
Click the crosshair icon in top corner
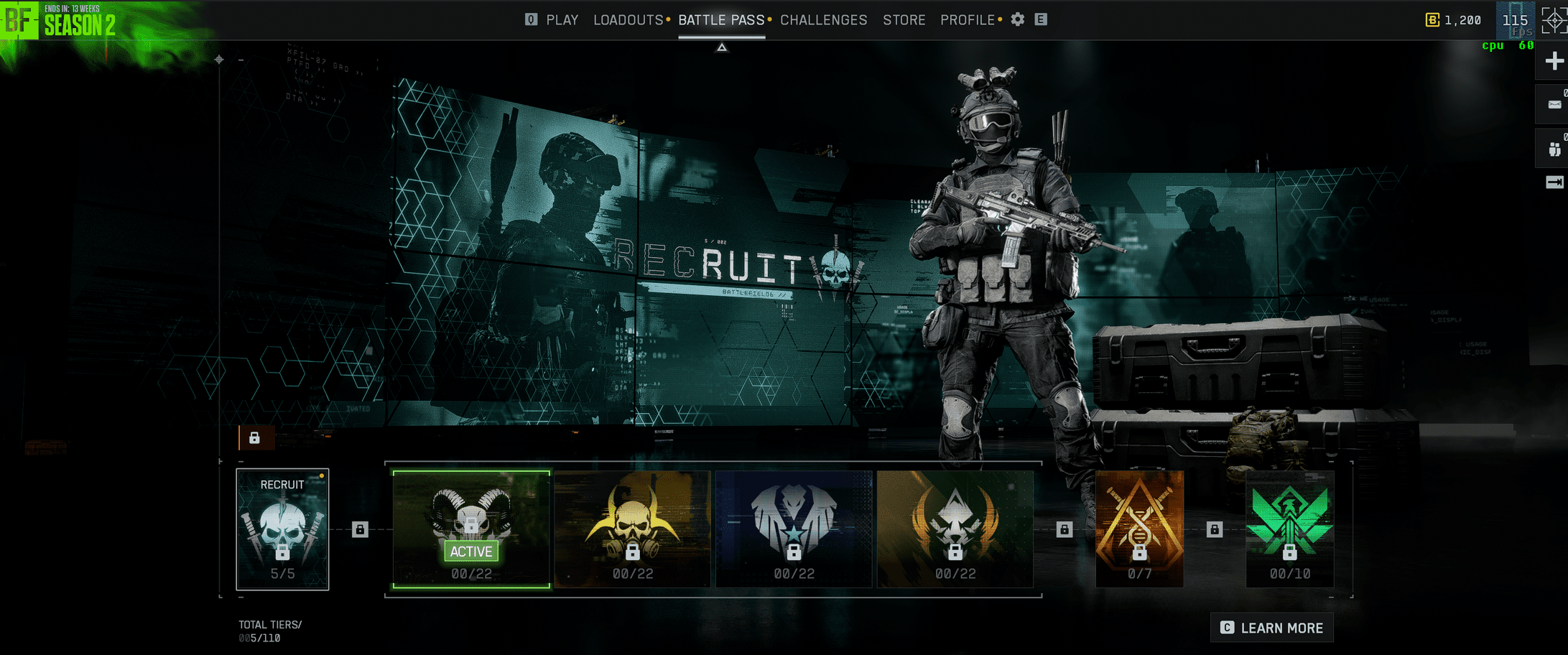coord(1554,20)
